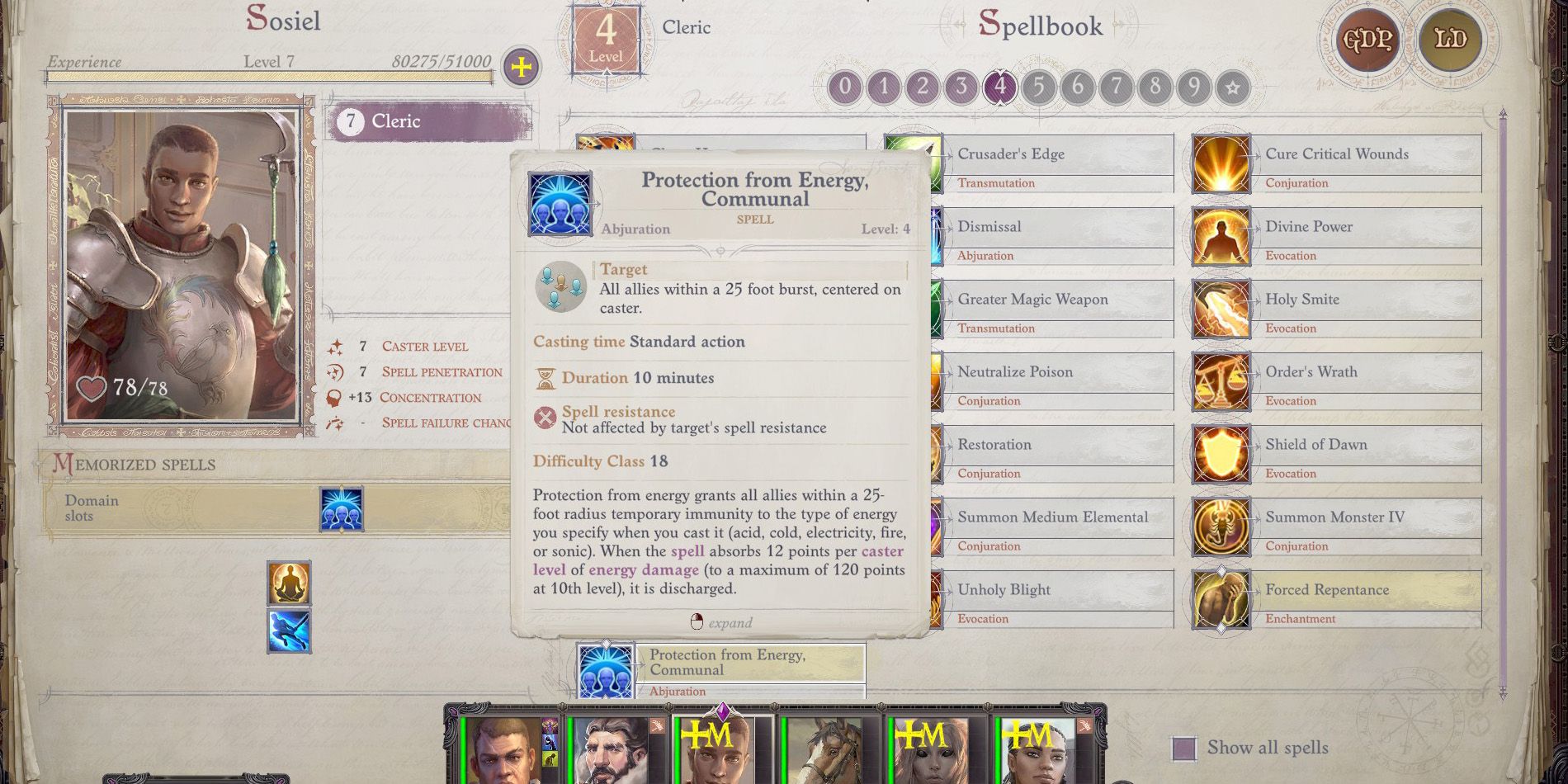Show favorite spells via star circle
This screenshot has width=1568, height=784.
pos(1233,87)
